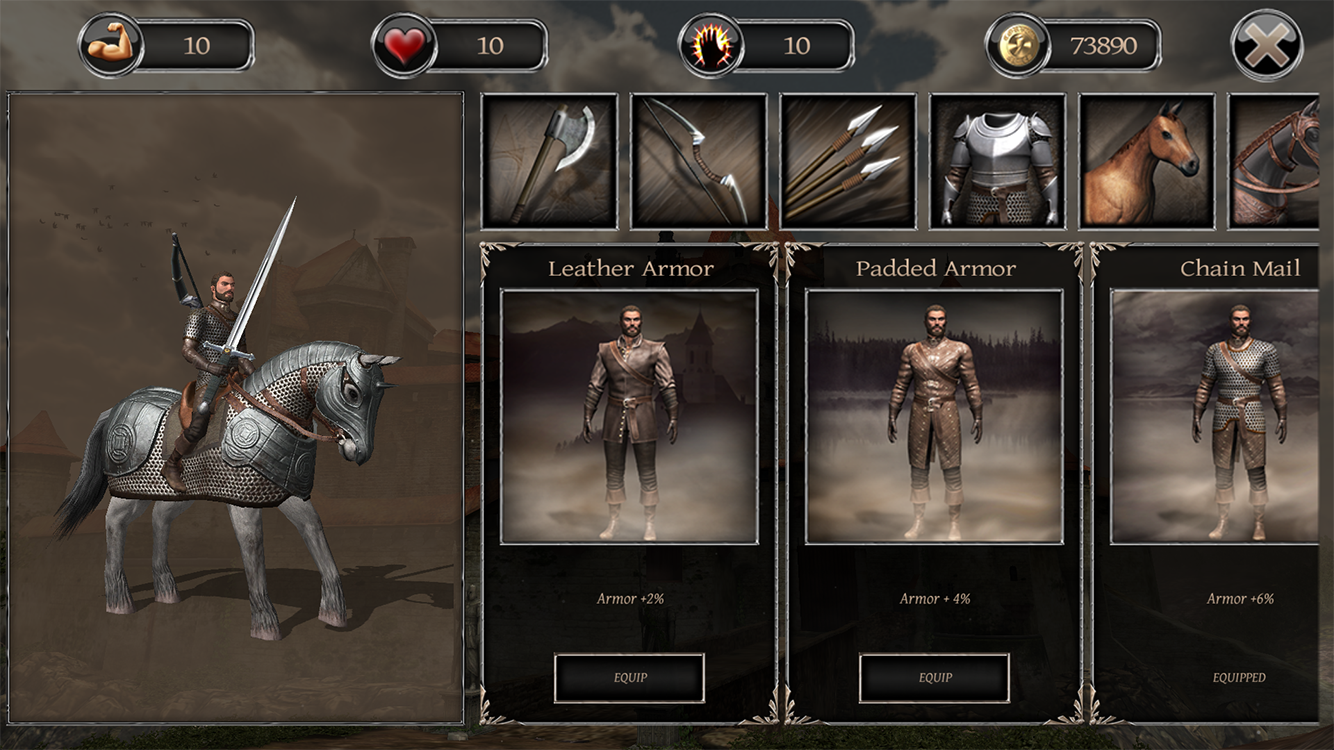Viewport: 1334px width, 750px height.
Task: Equip the Leather Armor
Action: coord(629,676)
